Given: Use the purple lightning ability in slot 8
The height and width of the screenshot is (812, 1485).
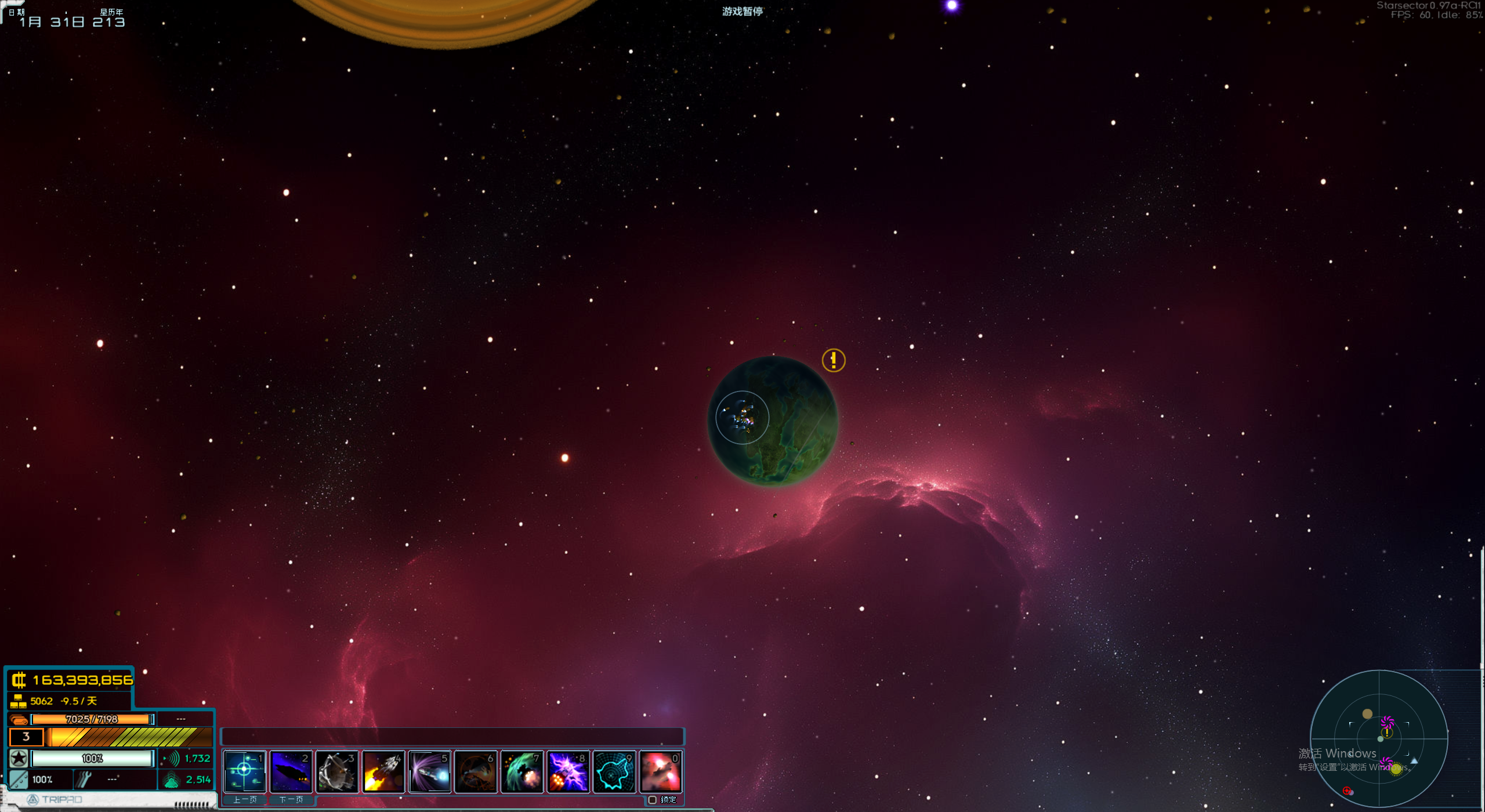Looking at the screenshot, I should point(568,771).
